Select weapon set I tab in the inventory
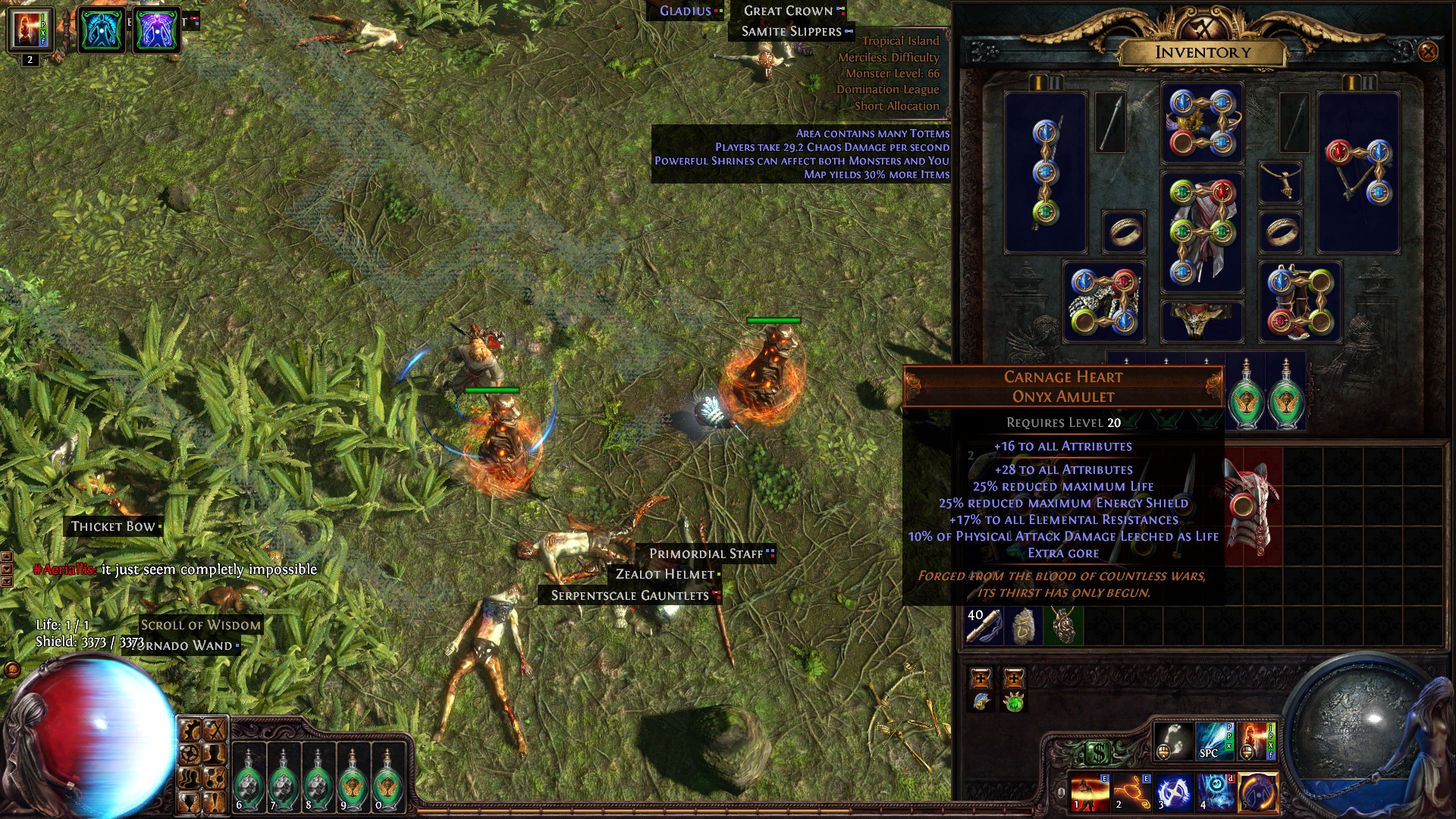The width and height of the screenshot is (1456, 819). pyautogui.click(x=1038, y=83)
